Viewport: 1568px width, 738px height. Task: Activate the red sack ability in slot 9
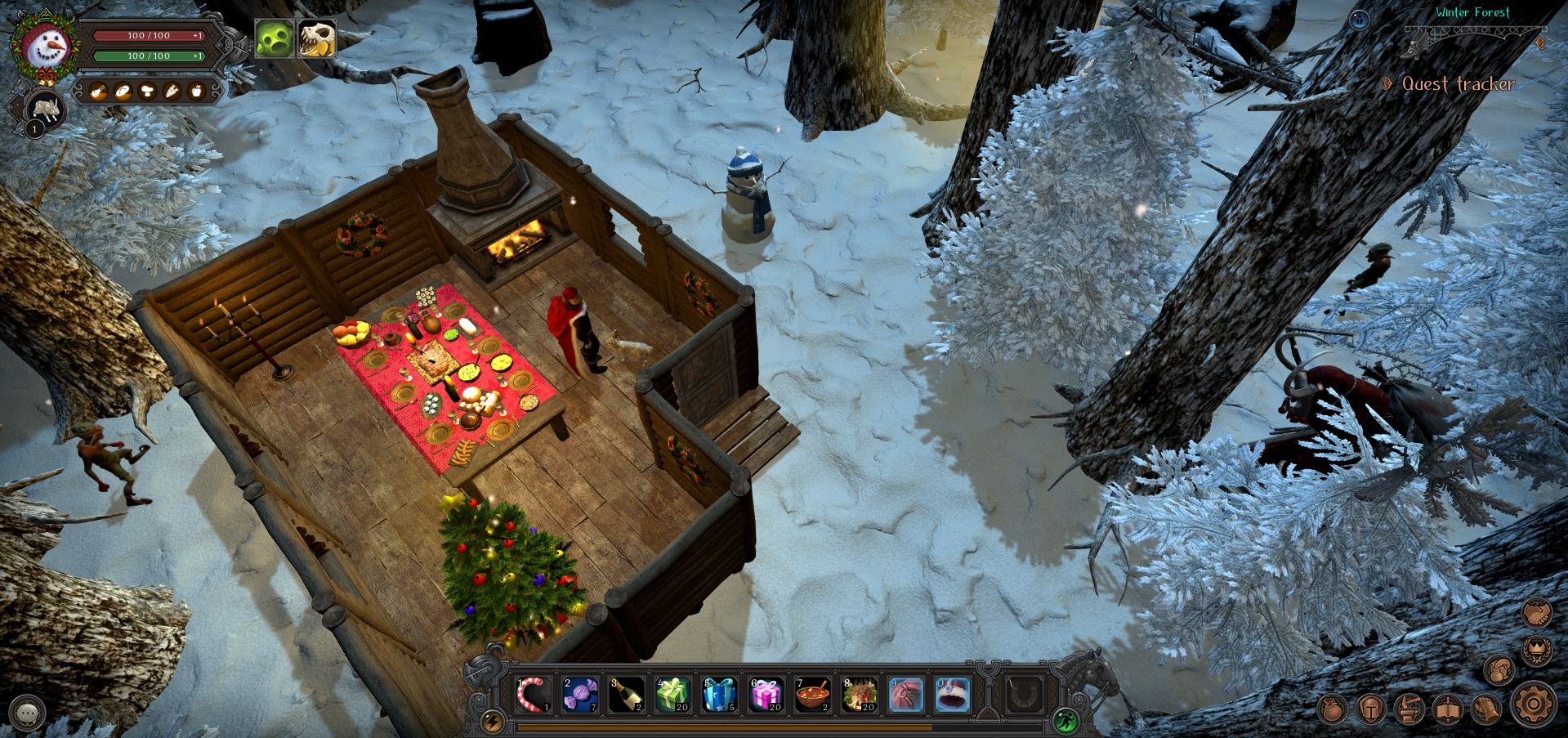pos(906,695)
